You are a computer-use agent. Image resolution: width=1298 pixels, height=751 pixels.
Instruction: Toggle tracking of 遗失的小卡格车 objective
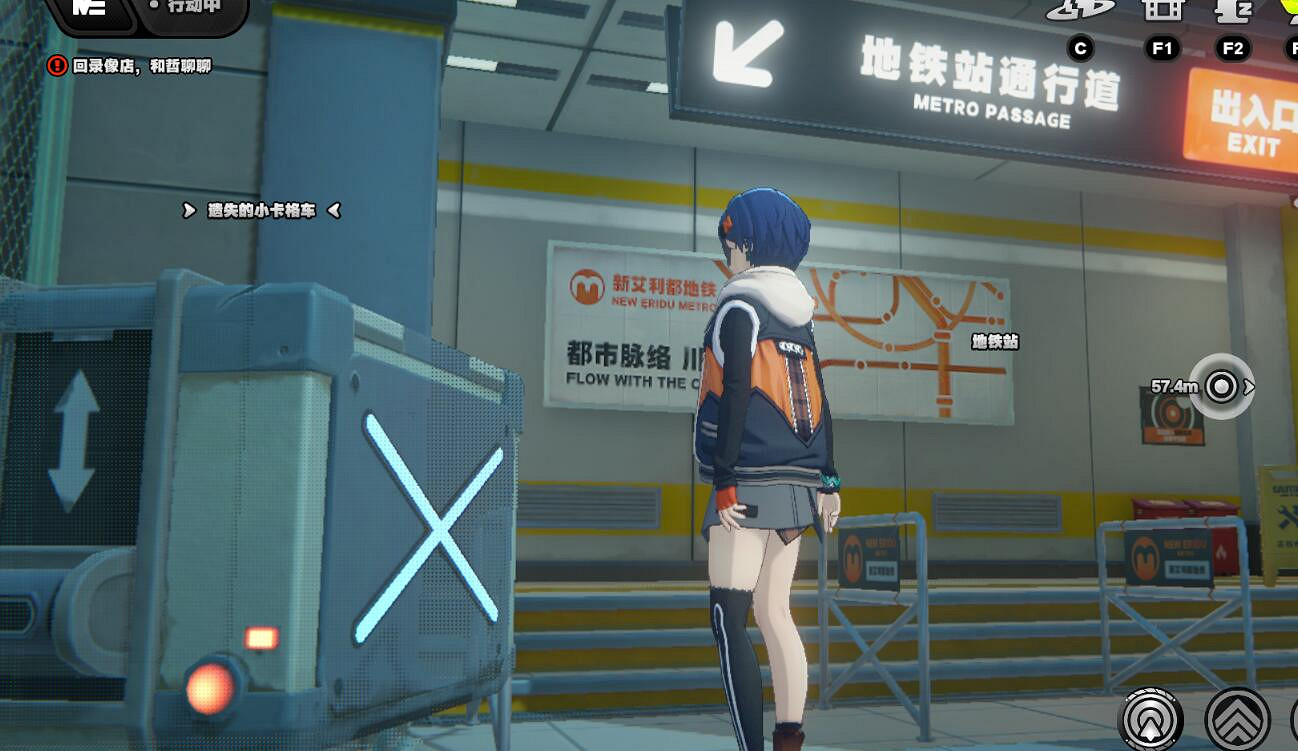click(x=261, y=211)
